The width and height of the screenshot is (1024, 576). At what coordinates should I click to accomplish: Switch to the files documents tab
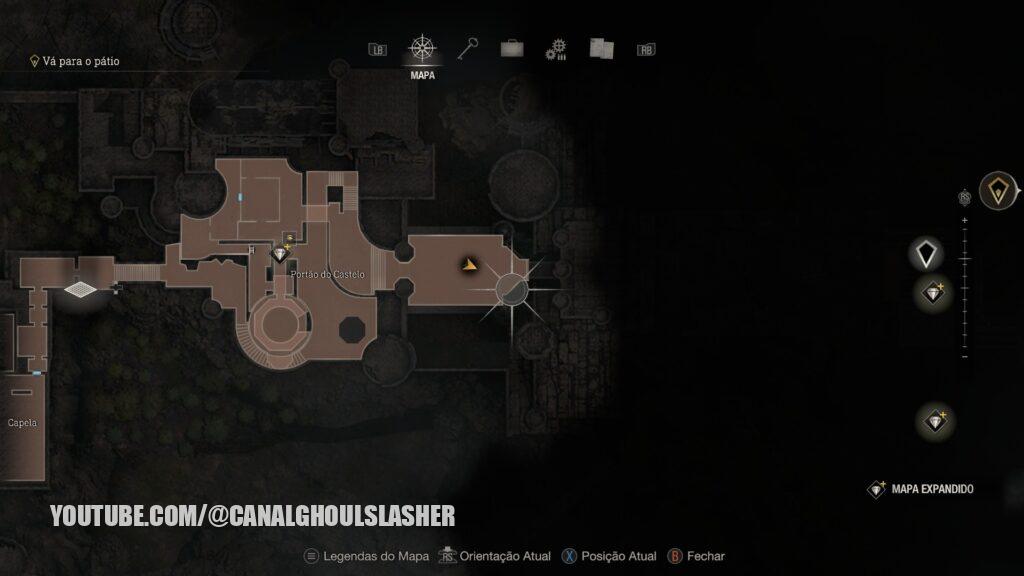[601, 48]
